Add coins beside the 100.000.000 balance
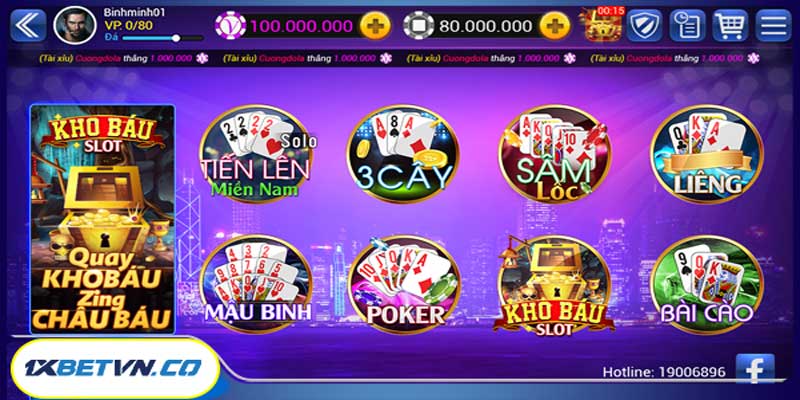This screenshot has height=400, width=800. (x=375, y=25)
